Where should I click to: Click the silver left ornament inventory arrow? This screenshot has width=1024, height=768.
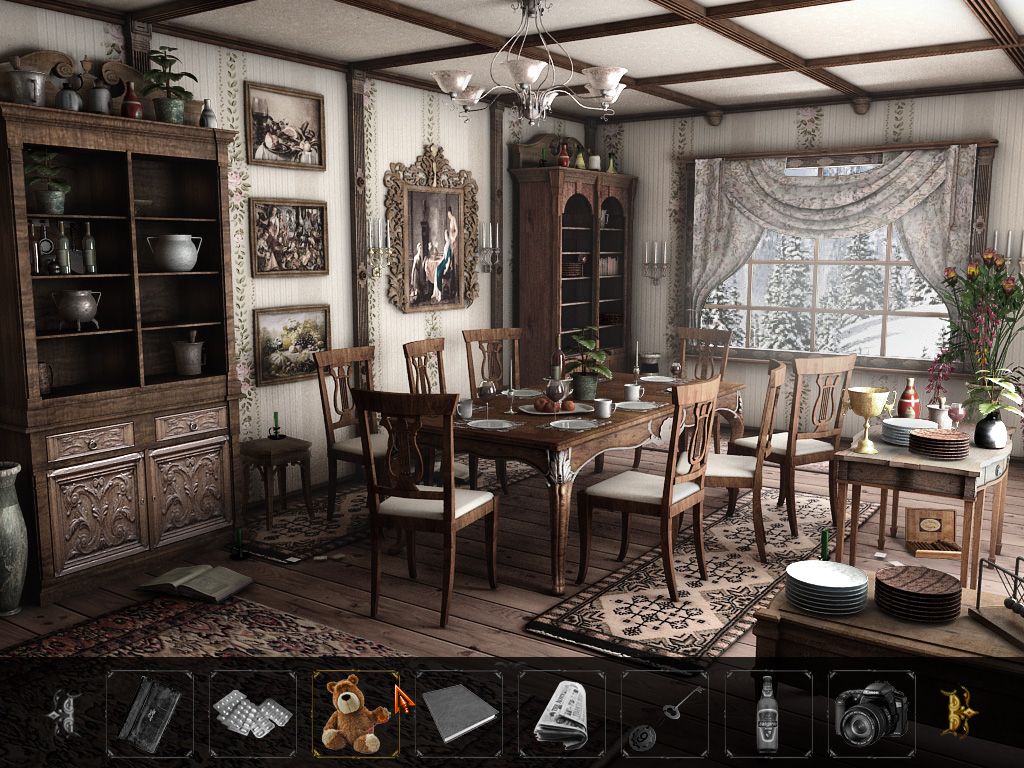[65, 713]
